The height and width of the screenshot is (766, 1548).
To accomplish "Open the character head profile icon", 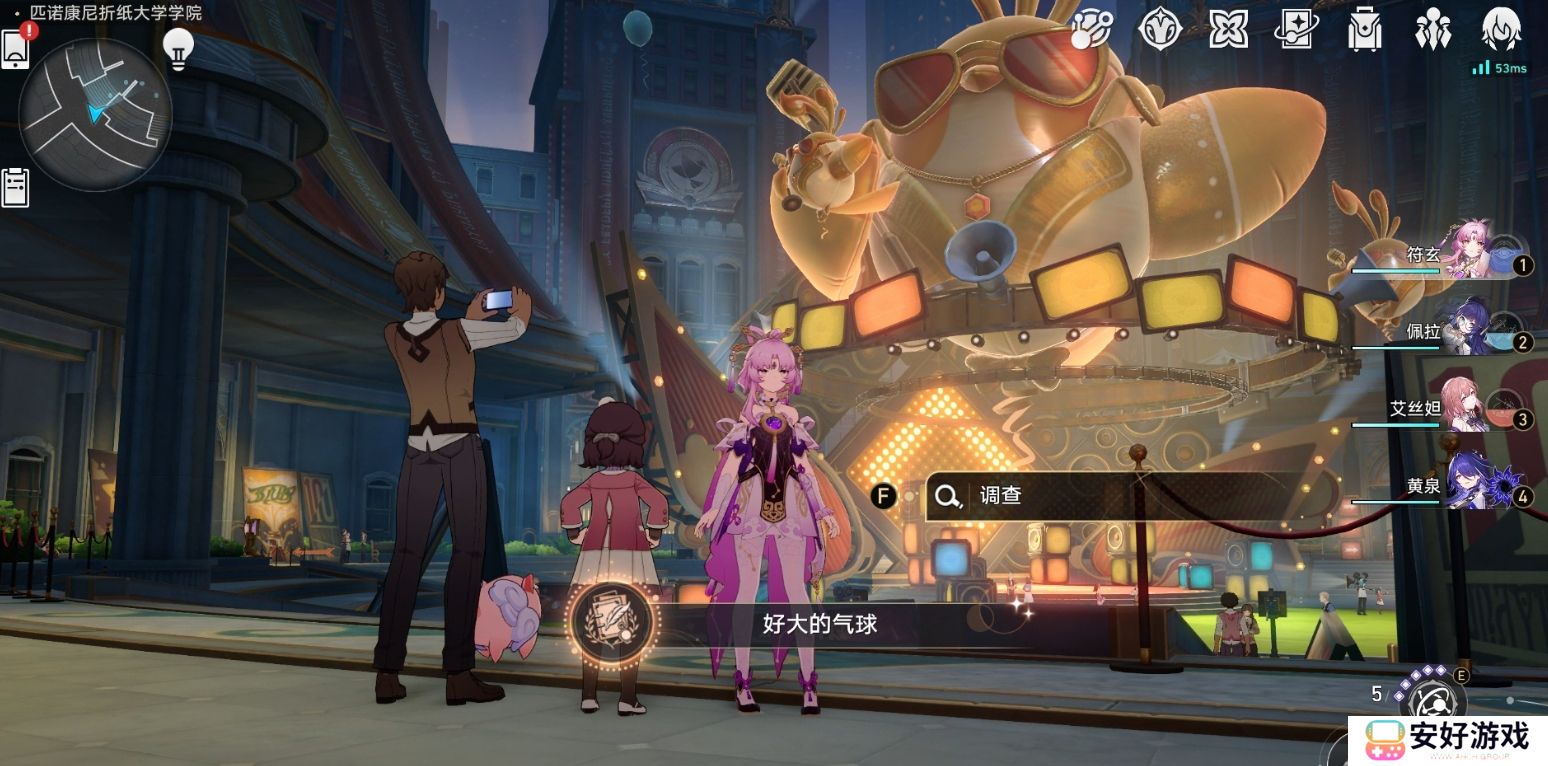I will pyautogui.click(x=1500, y=29).
